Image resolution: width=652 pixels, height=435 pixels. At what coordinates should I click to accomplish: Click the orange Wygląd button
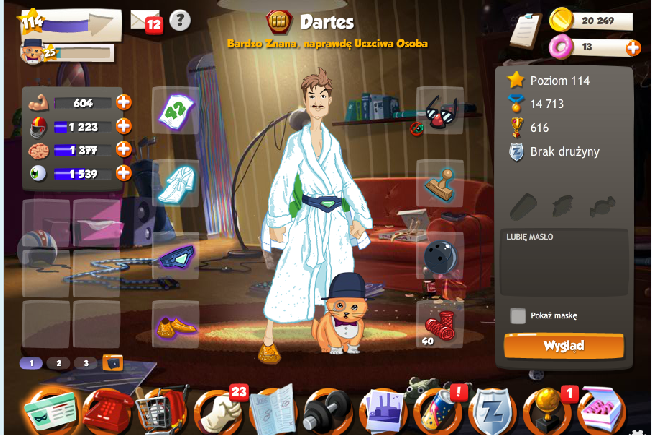click(564, 346)
